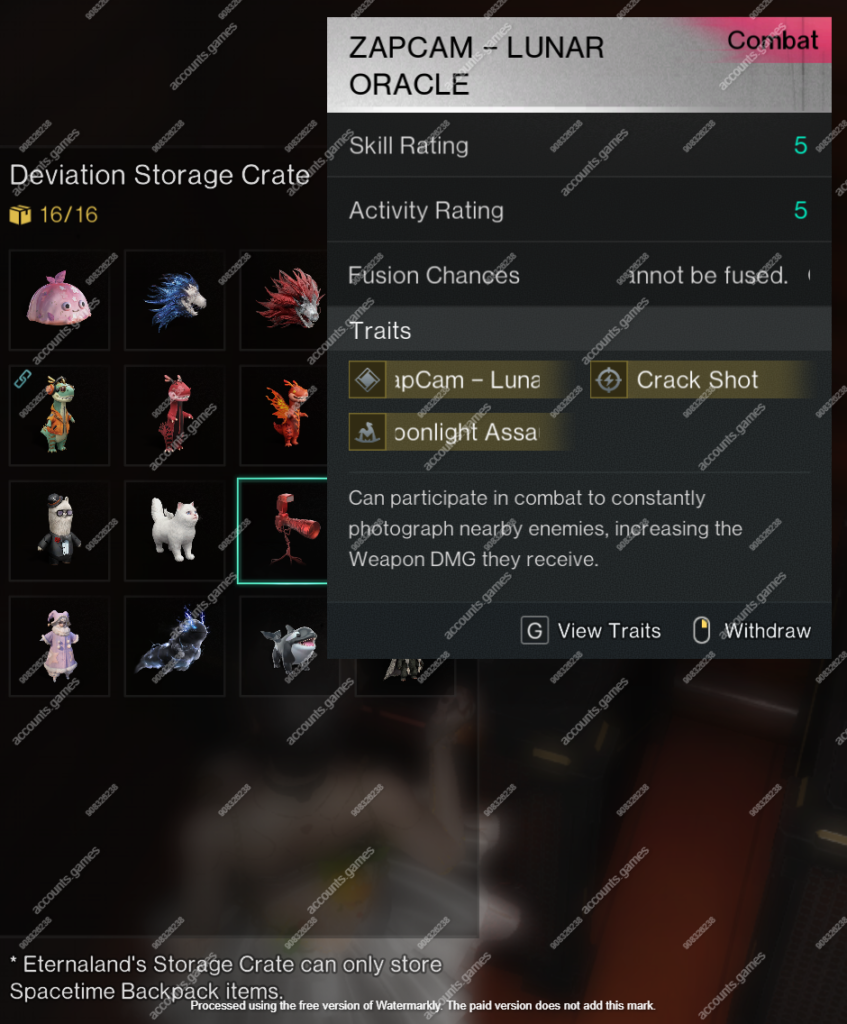Select the jester in pink coat
Screen dimensions: 847x1024
pyautogui.click(x=59, y=646)
